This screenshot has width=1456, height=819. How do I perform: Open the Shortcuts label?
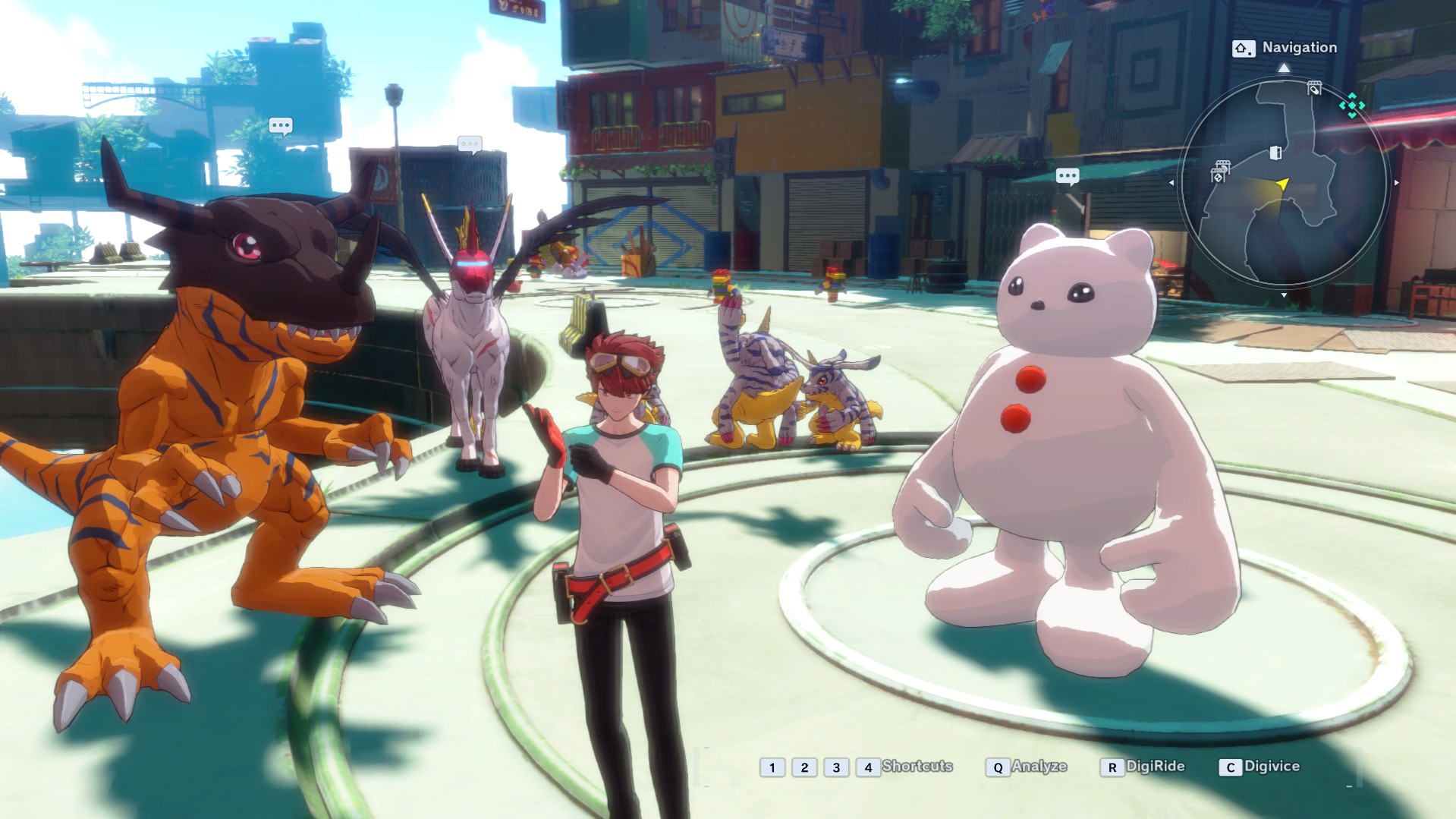(x=917, y=766)
